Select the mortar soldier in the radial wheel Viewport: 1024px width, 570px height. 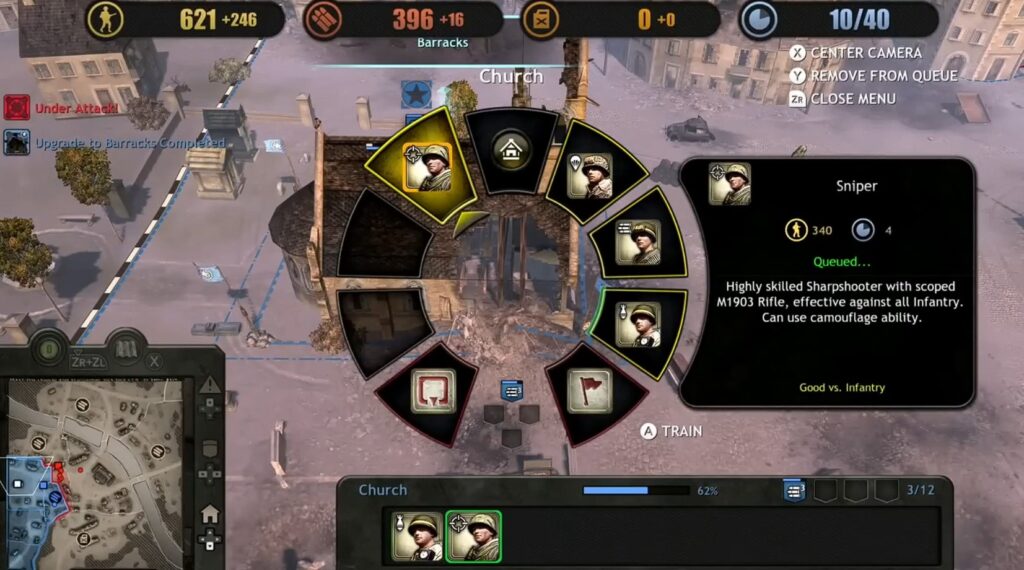pyautogui.click(x=637, y=324)
